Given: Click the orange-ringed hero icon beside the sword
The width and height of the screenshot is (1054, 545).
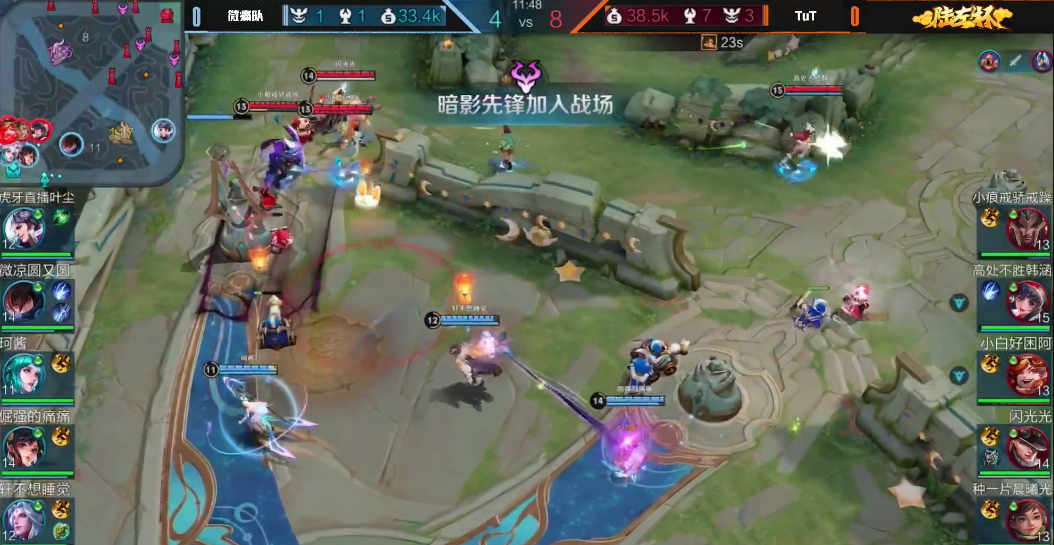Looking at the screenshot, I should [x=989, y=61].
